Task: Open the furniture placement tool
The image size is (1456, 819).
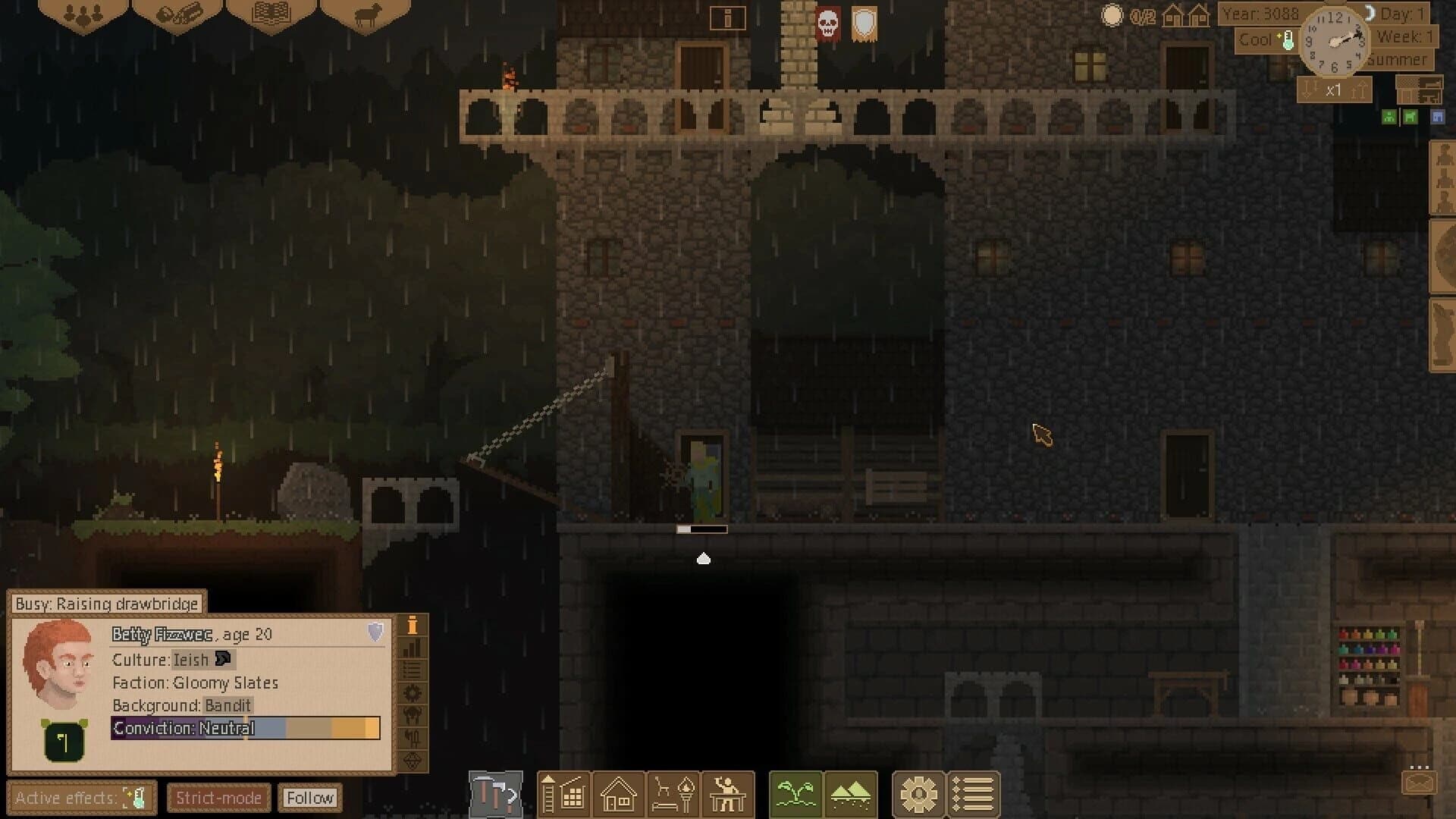Action: (x=673, y=795)
